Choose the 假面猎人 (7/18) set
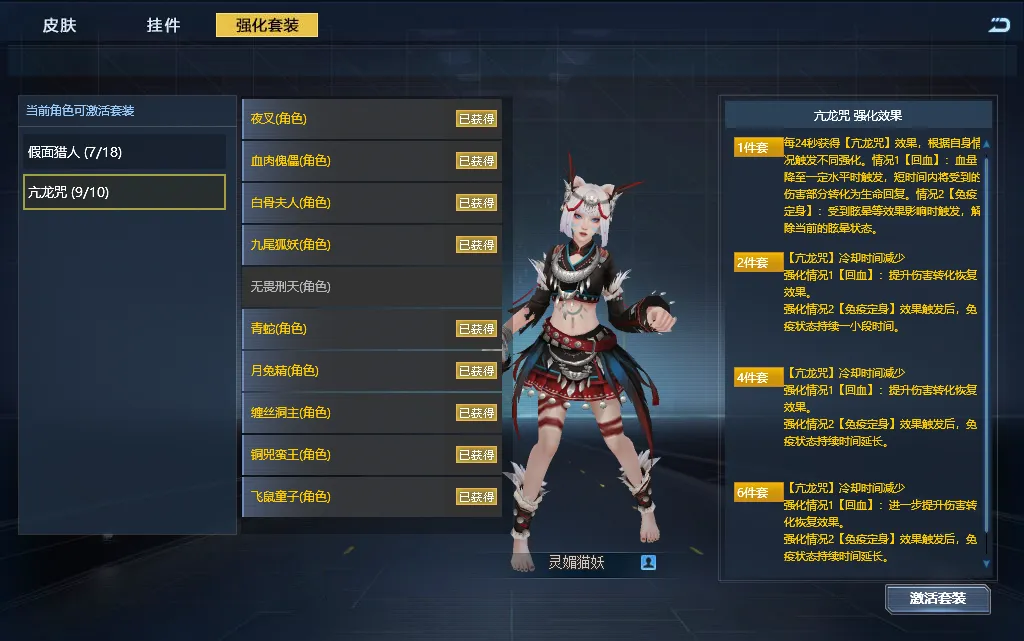Screen dimensions: 1024x641 coord(124,152)
